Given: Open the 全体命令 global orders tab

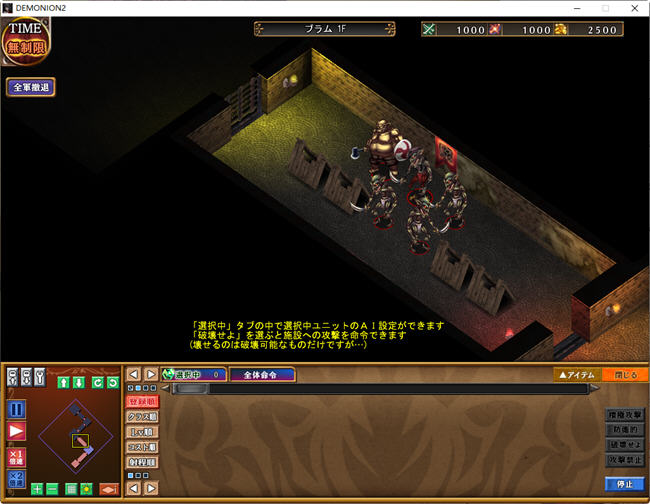Looking at the screenshot, I should click(x=263, y=375).
